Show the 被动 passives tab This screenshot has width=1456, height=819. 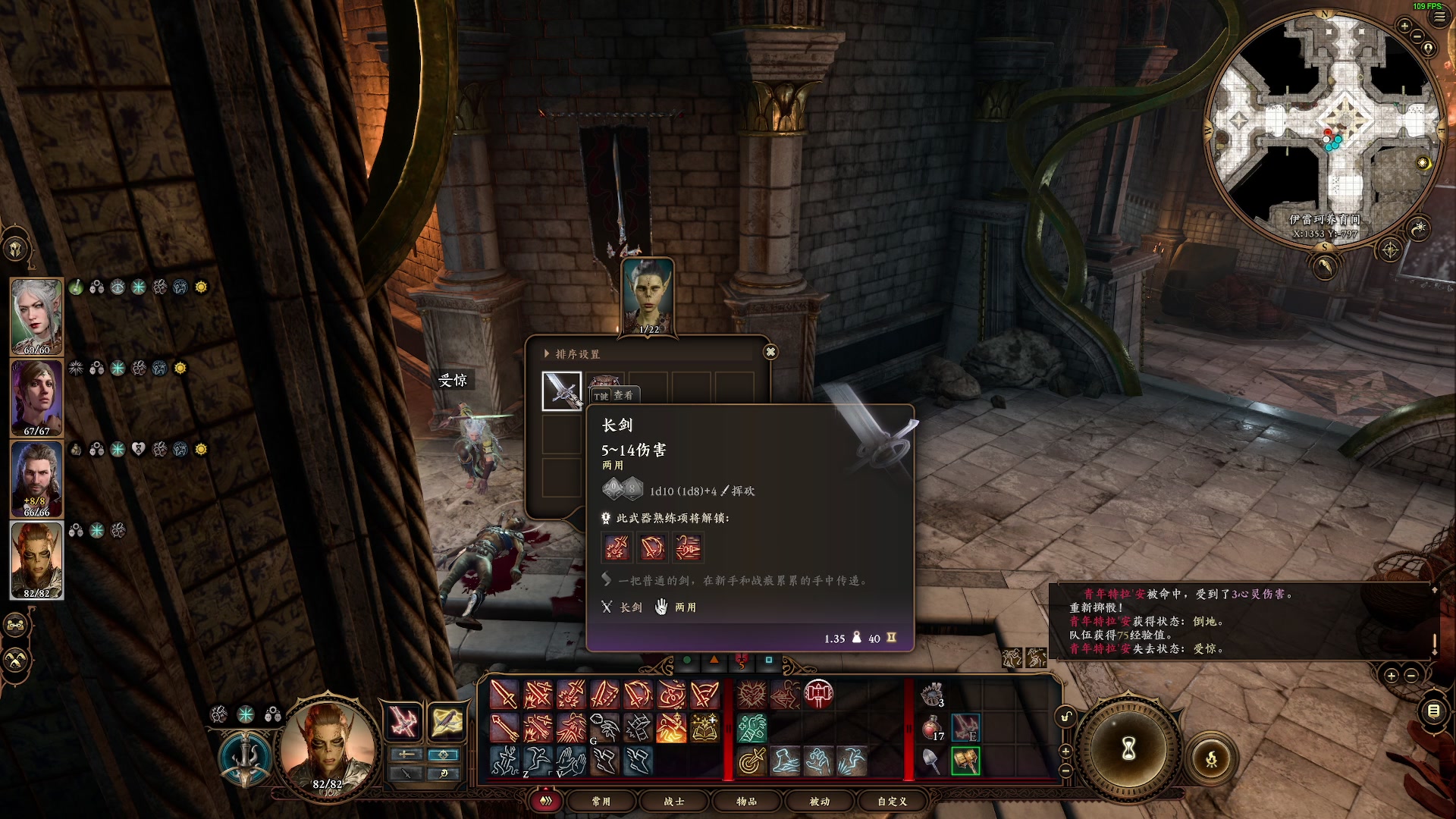point(819,801)
